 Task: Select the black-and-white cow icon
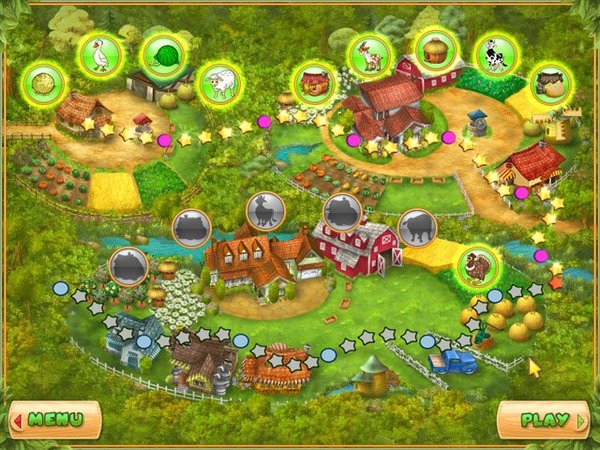tap(492, 54)
